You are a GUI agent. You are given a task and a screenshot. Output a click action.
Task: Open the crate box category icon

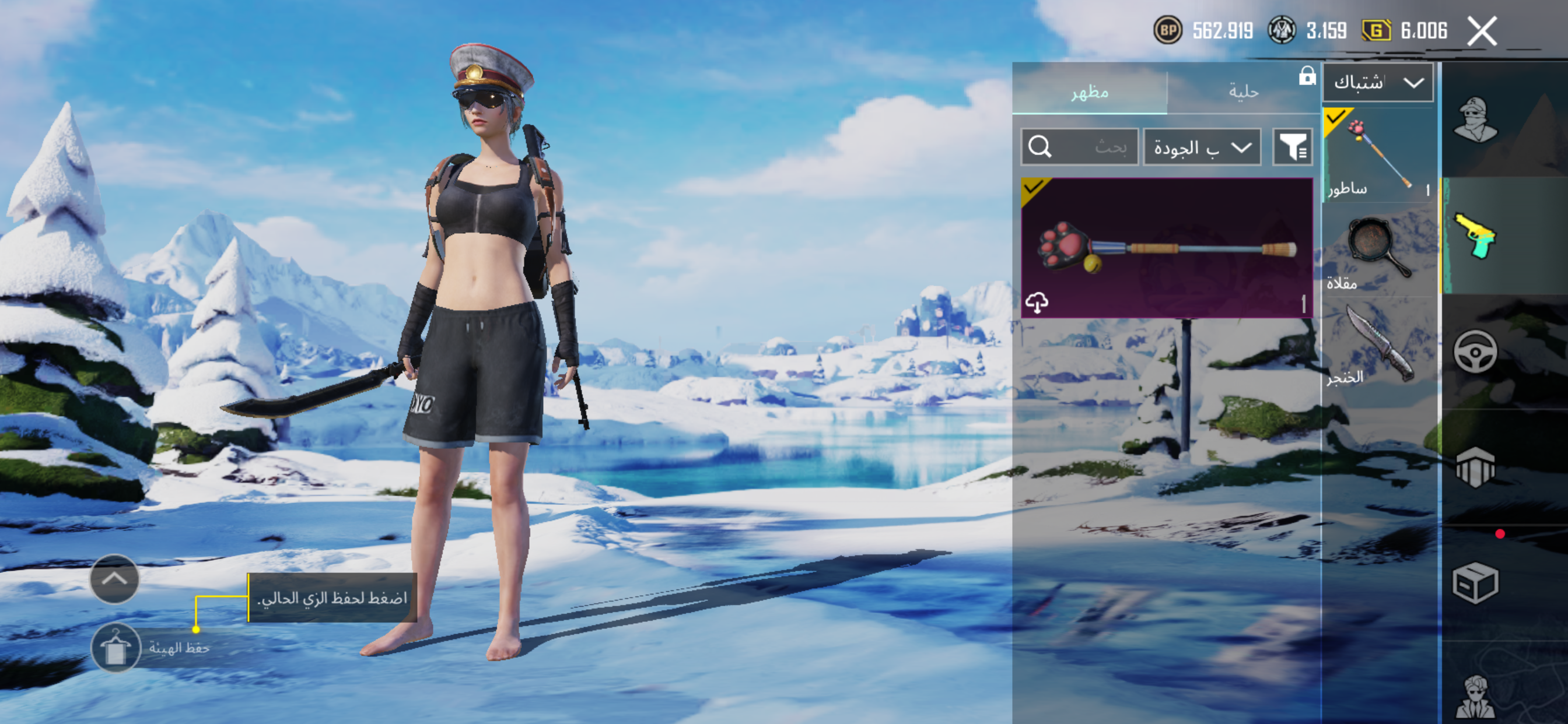point(1475,582)
